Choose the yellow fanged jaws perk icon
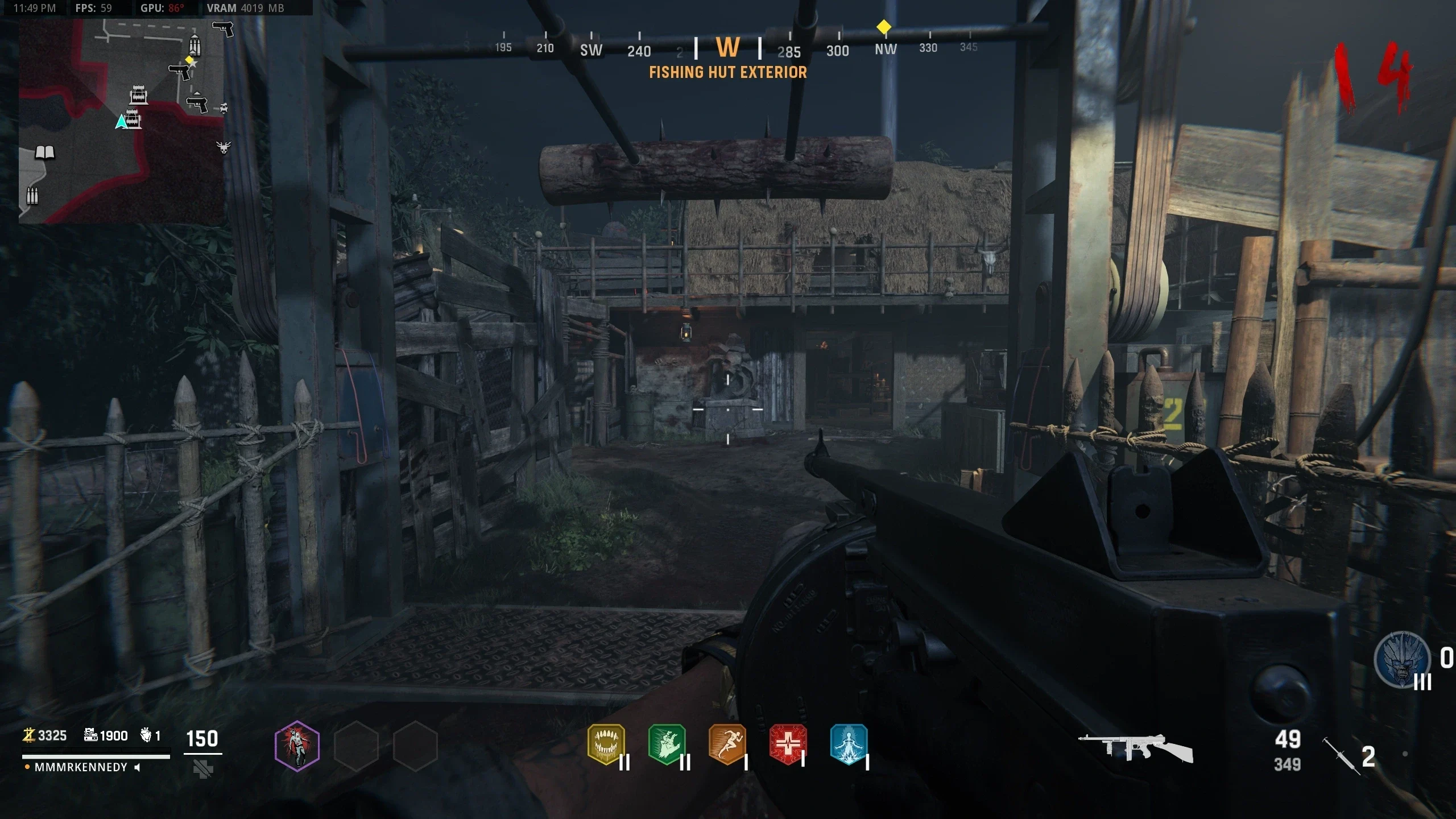Viewport: 1456px width, 819px height. [606, 744]
